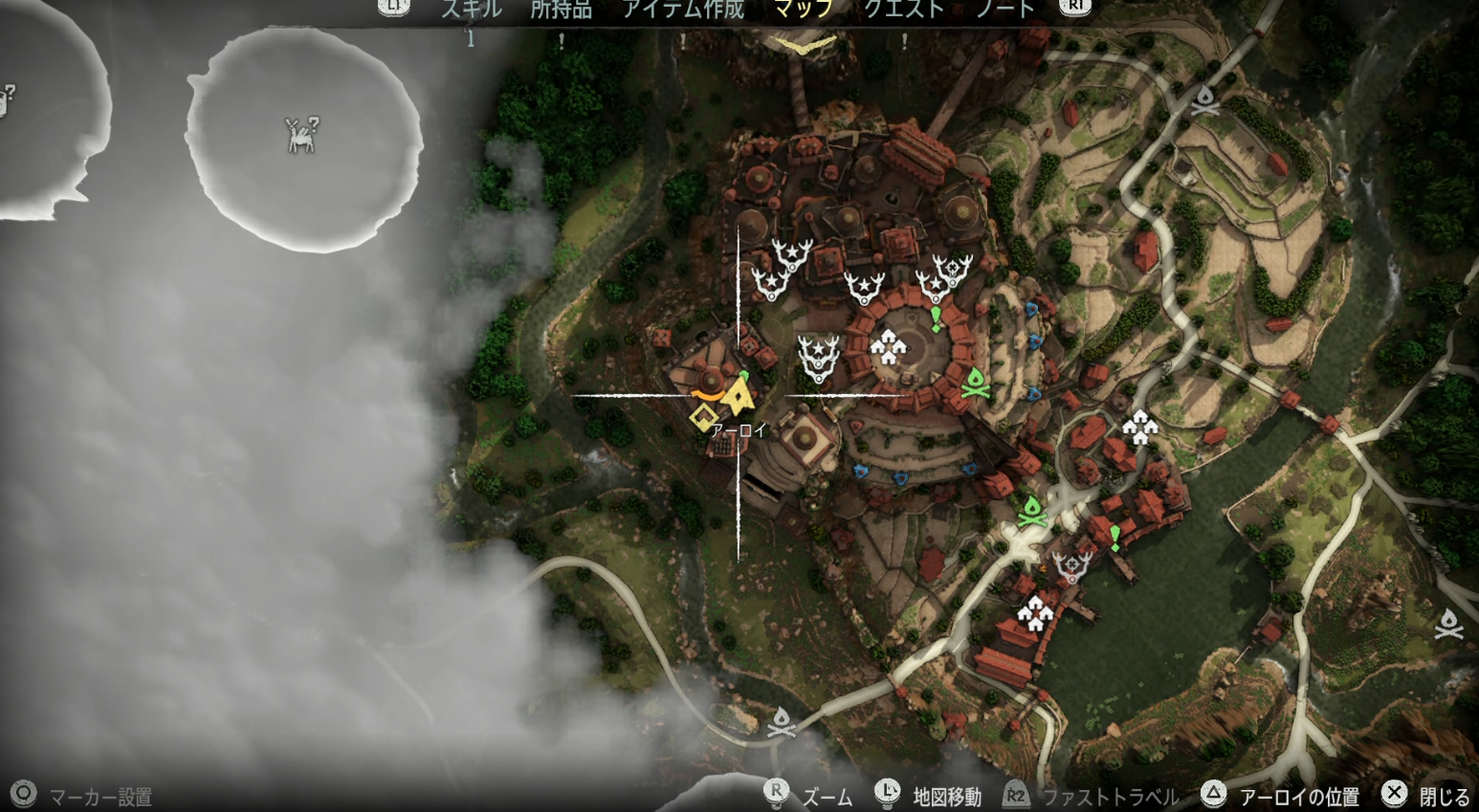Select the highlighted マップ tab
Image resolution: width=1479 pixels, height=812 pixels.
pos(804,10)
